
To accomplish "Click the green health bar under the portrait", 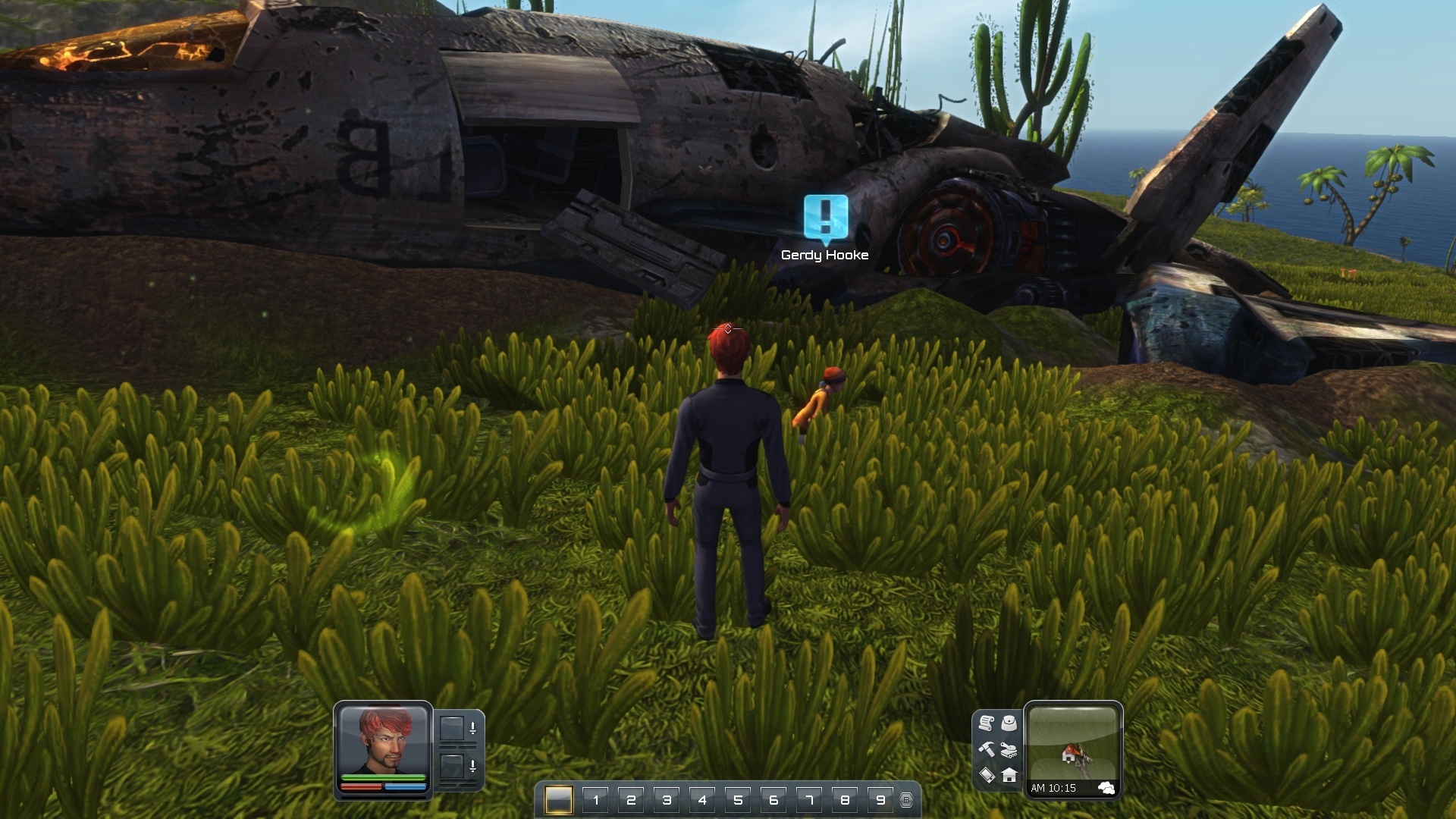I will 383,777.
